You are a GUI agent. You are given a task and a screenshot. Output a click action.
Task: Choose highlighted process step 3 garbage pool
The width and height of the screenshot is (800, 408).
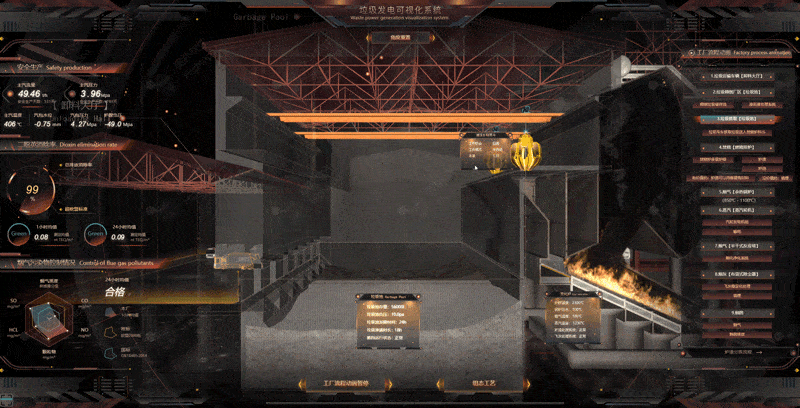pyautogui.click(x=734, y=118)
